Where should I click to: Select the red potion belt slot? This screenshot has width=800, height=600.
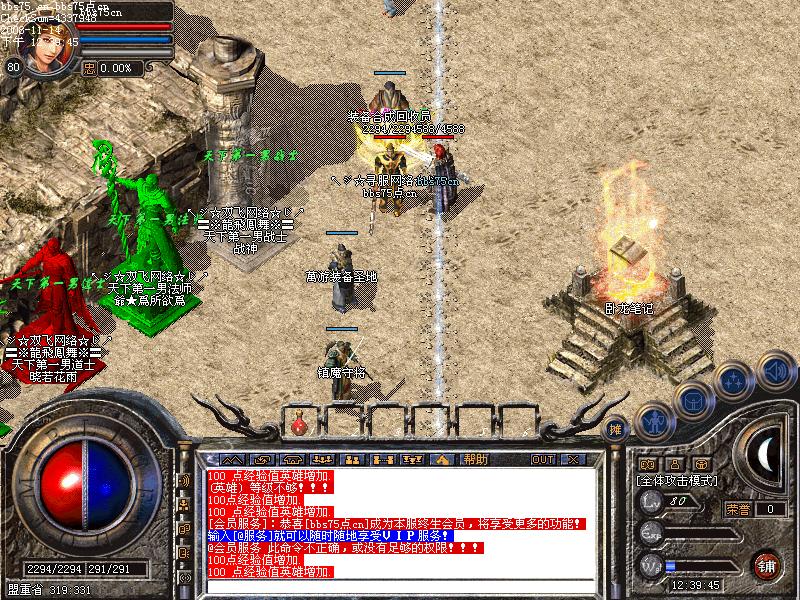(x=298, y=428)
